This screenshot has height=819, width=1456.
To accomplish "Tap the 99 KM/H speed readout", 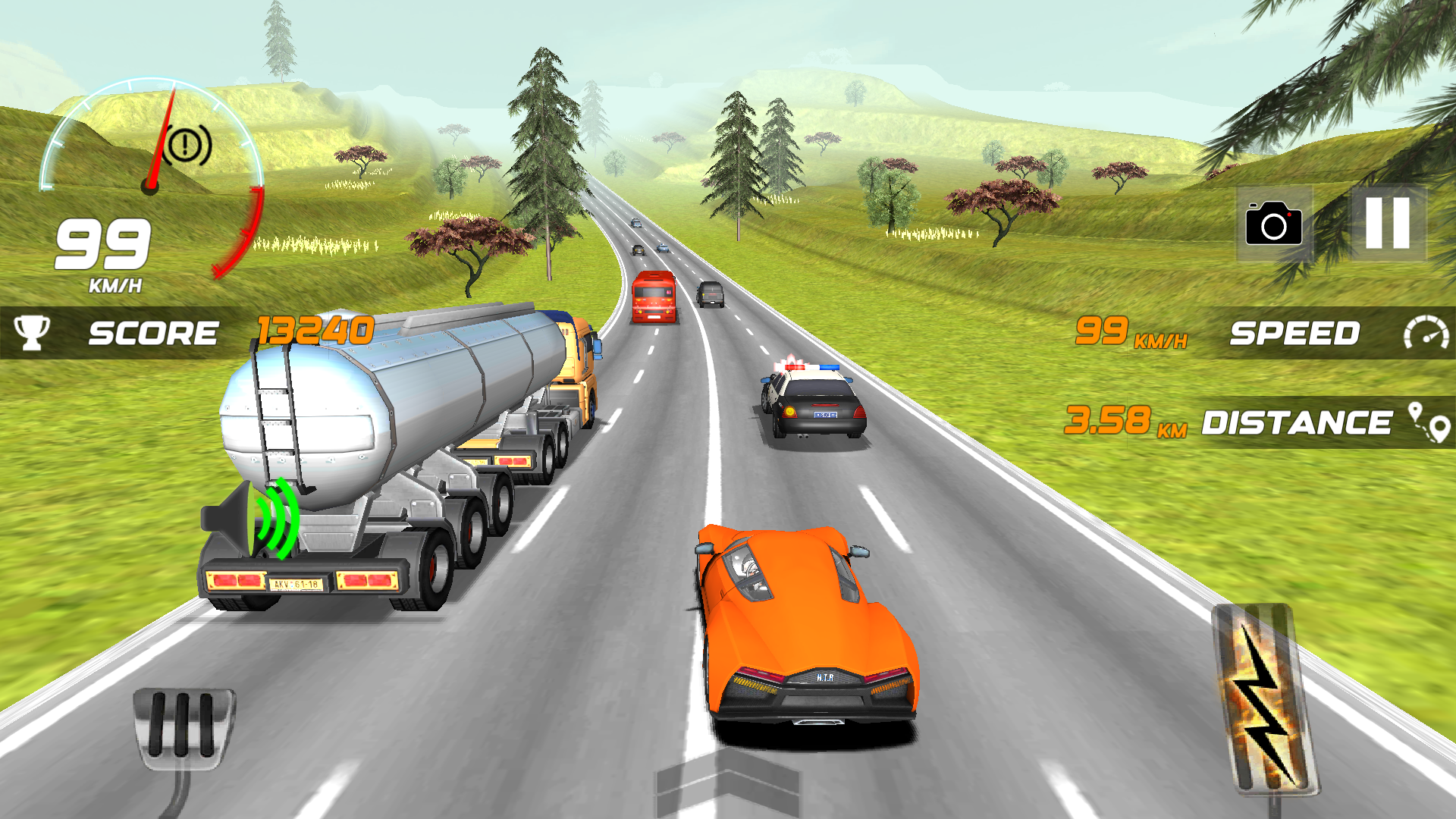I will (1101, 332).
